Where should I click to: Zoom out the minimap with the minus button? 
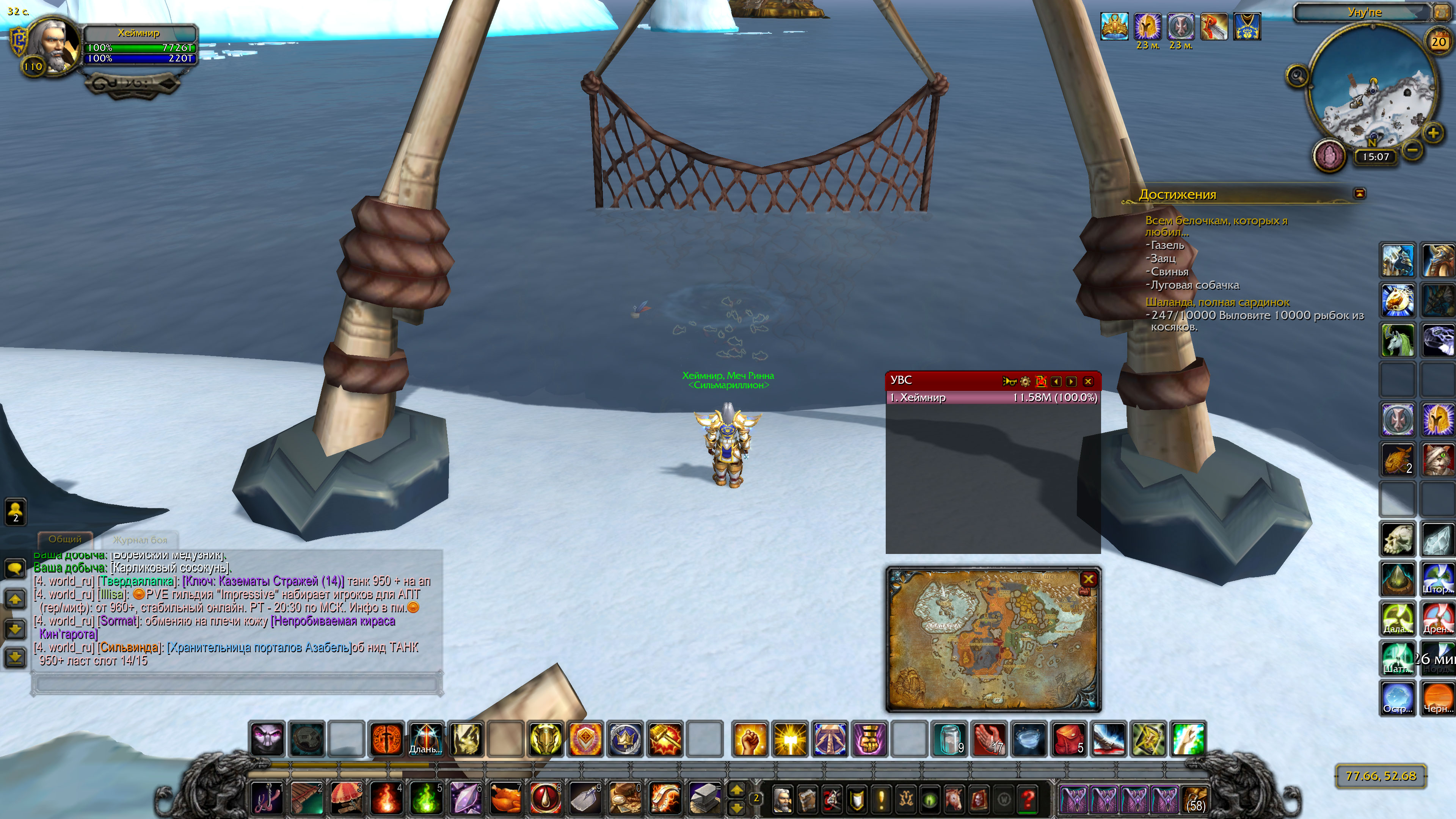pos(1412,150)
